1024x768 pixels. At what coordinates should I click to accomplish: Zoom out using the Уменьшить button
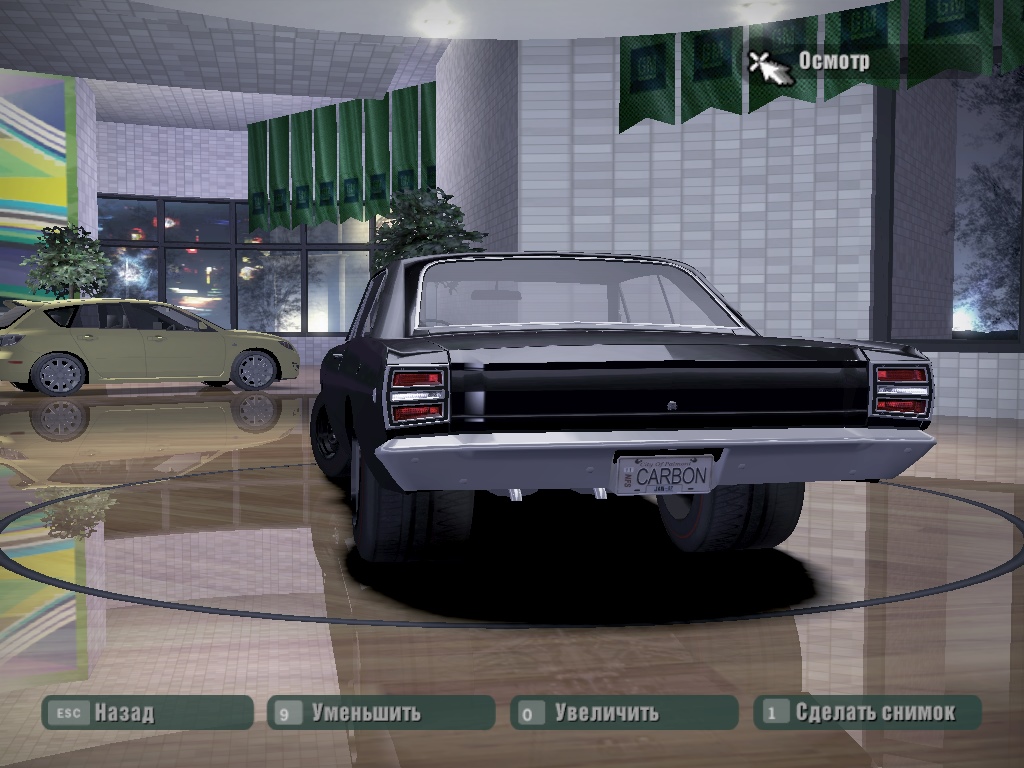click(x=381, y=713)
